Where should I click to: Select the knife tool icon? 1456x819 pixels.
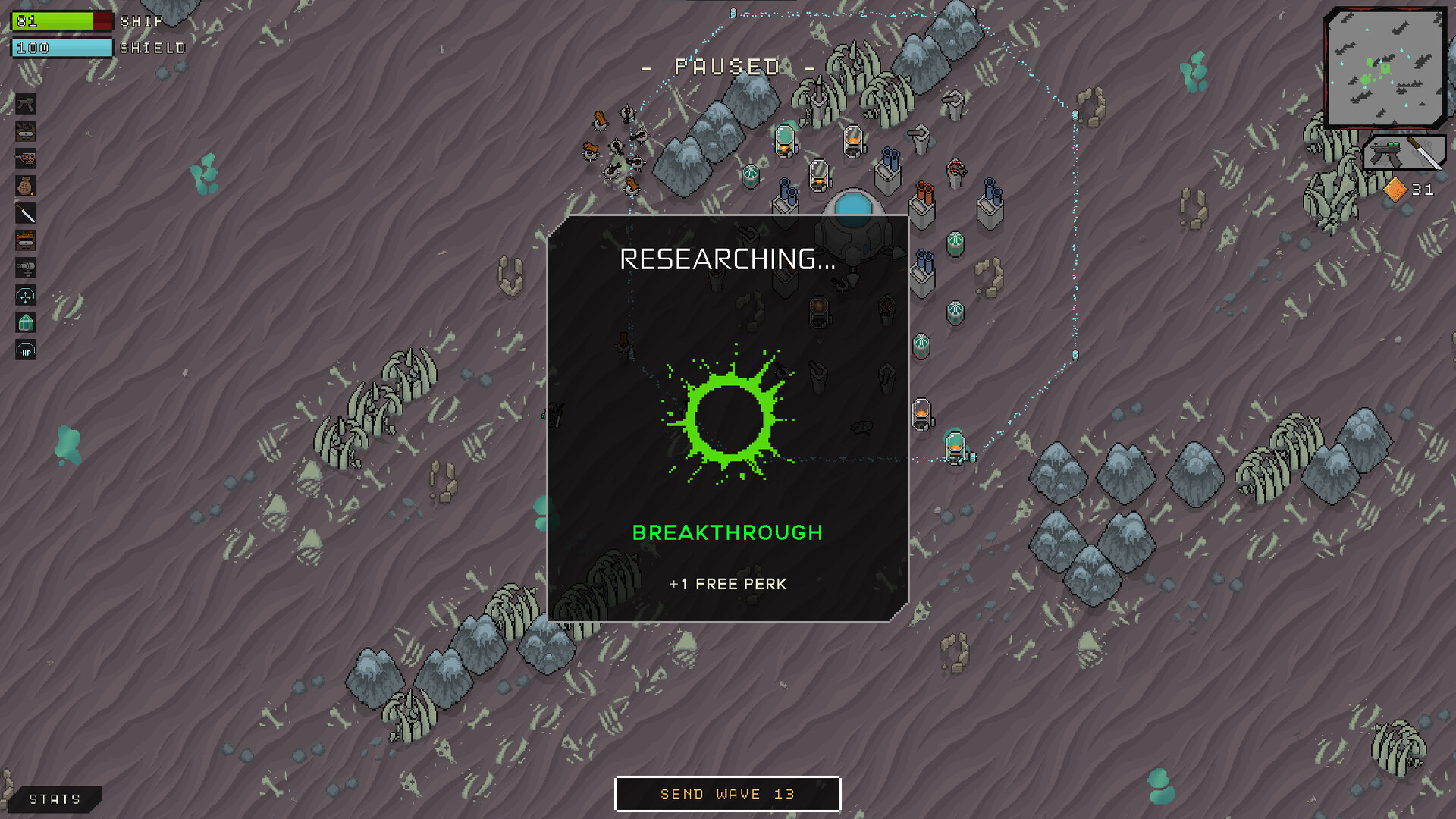(x=26, y=213)
